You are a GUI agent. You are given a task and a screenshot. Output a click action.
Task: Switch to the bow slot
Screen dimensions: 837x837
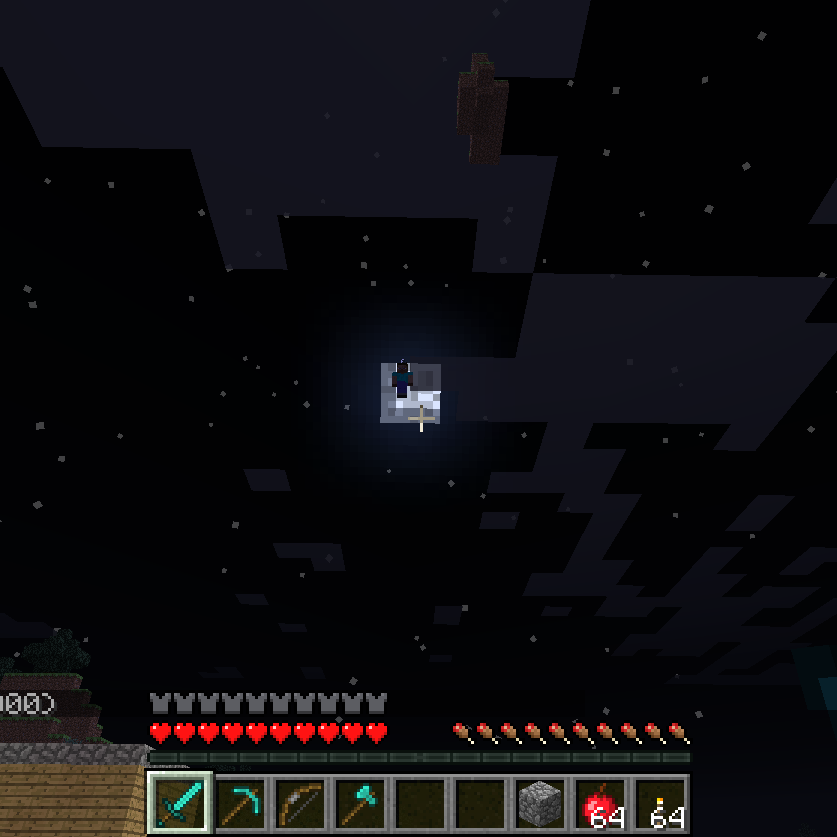coord(301,802)
